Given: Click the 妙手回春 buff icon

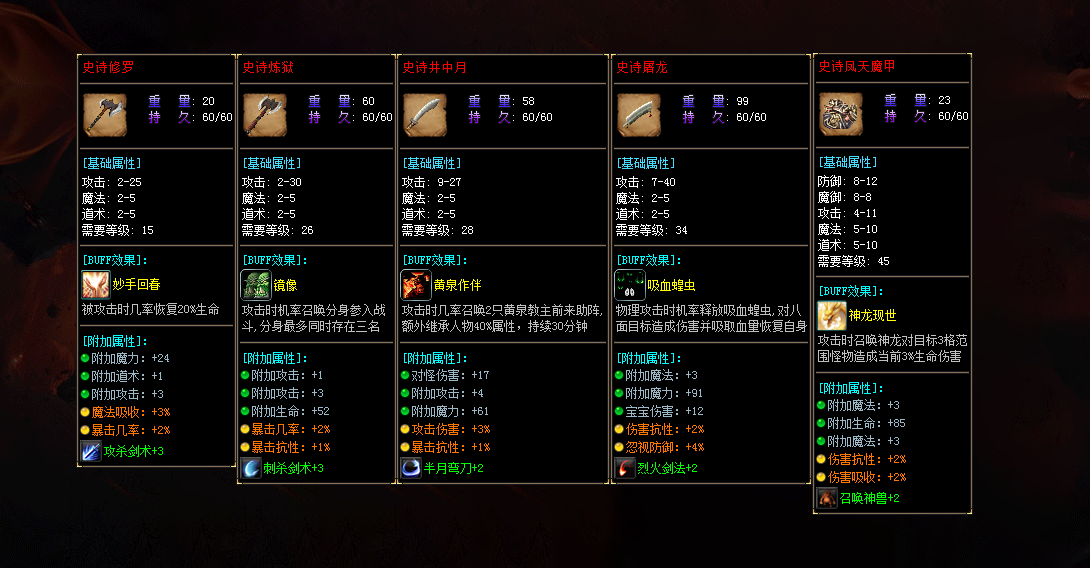Looking at the screenshot, I should point(95,285).
